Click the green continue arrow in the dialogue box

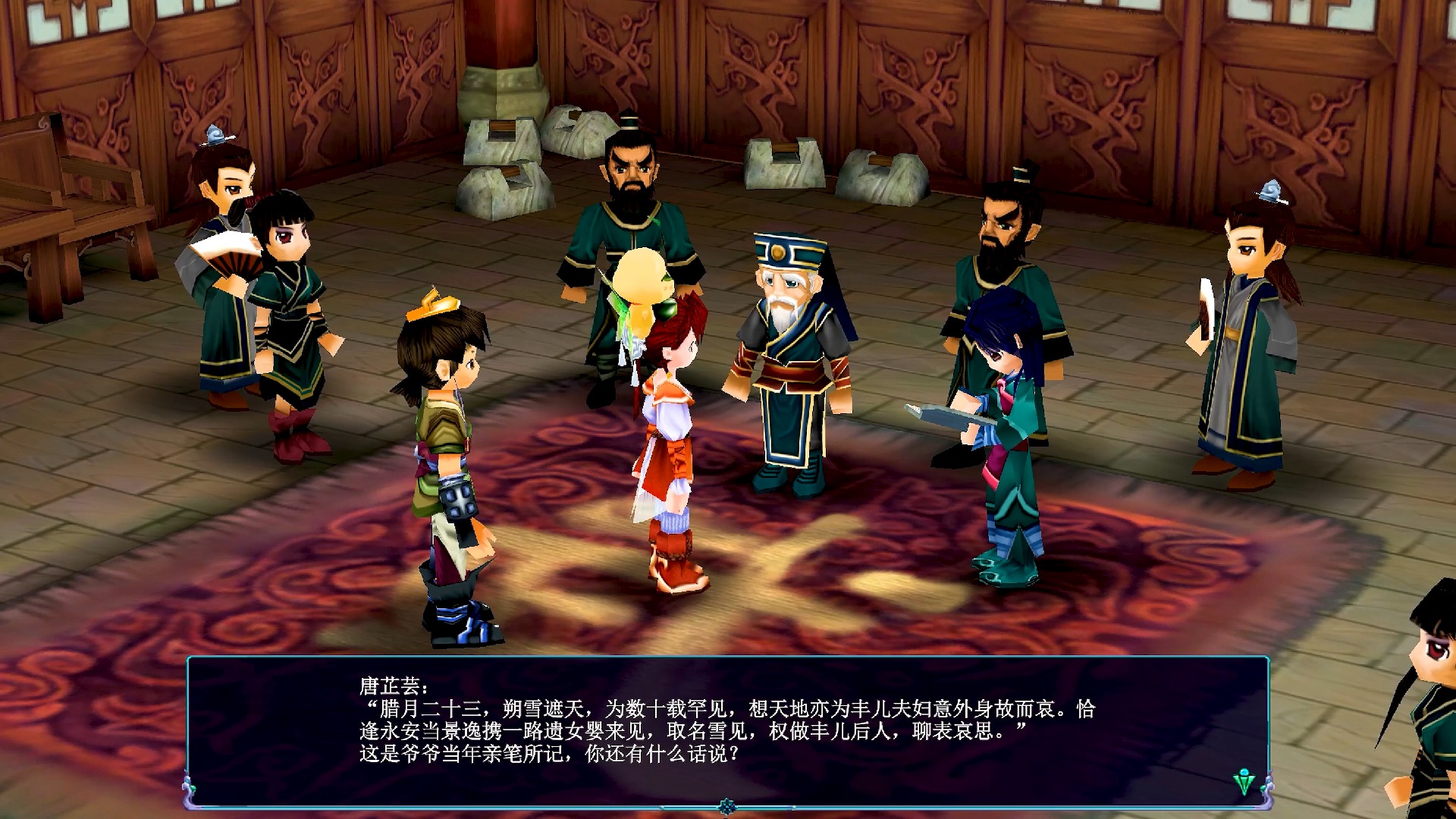click(1244, 781)
